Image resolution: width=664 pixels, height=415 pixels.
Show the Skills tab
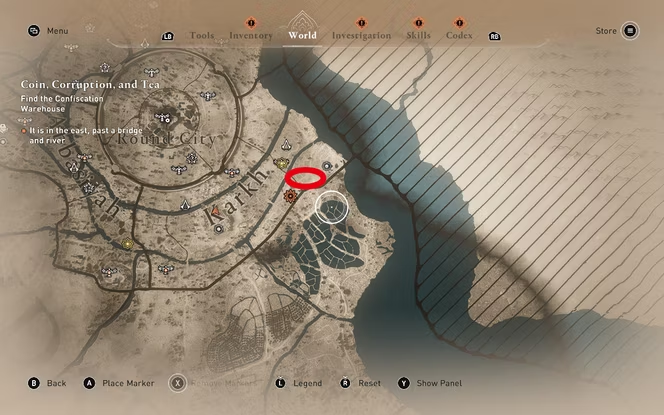419,35
